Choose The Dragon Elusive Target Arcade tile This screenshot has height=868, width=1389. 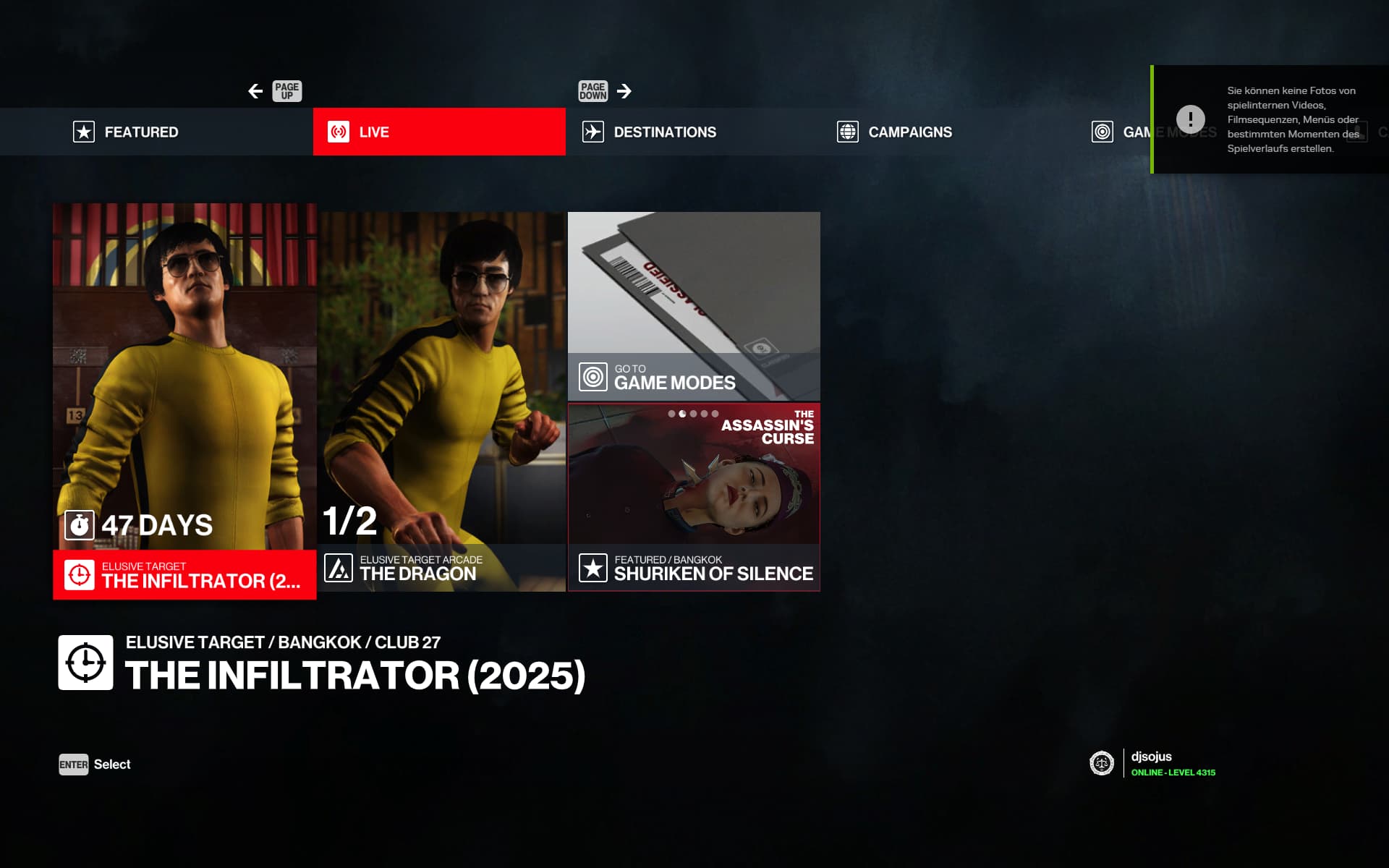(441, 401)
